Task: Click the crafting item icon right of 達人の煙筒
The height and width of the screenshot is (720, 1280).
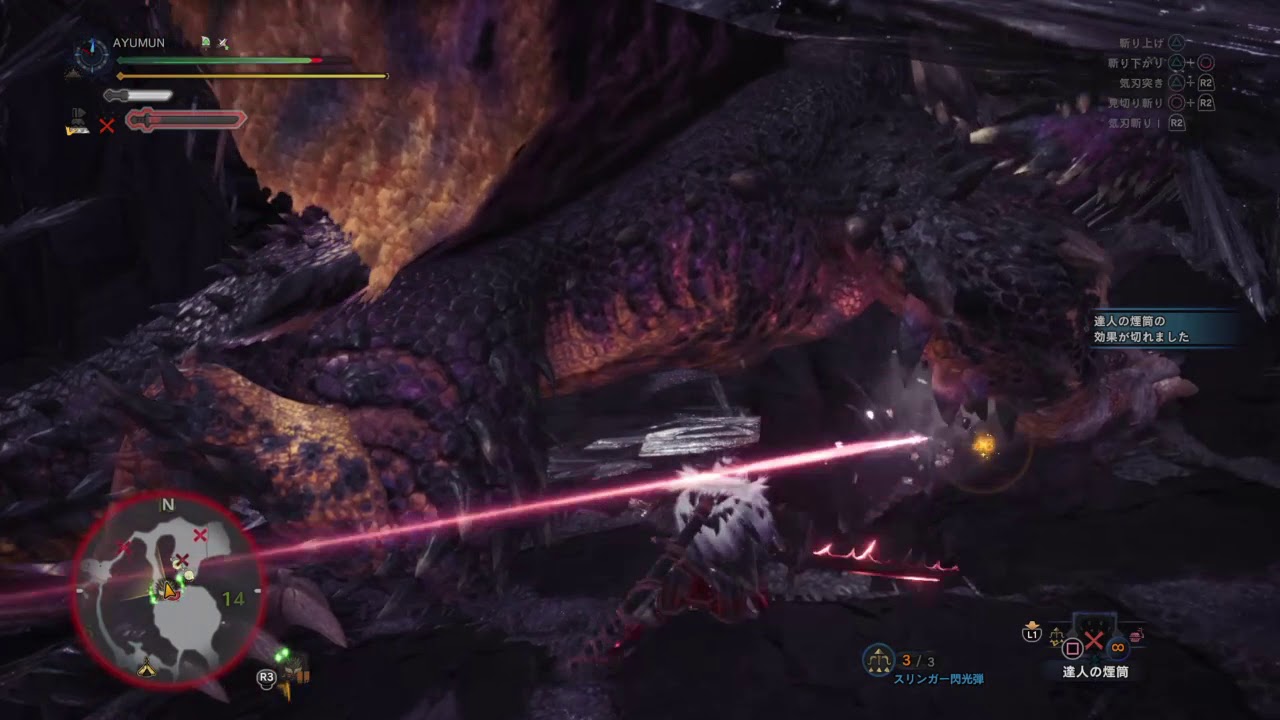Action: point(1135,635)
